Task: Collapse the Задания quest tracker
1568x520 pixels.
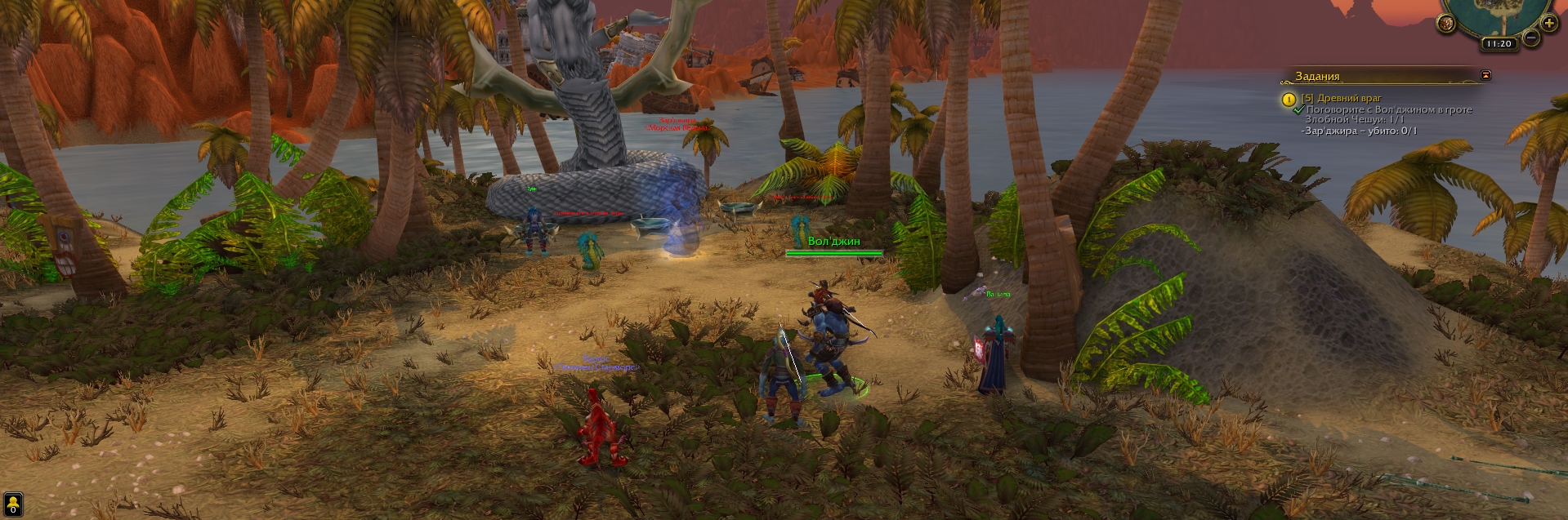Action: (x=1485, y=75)
